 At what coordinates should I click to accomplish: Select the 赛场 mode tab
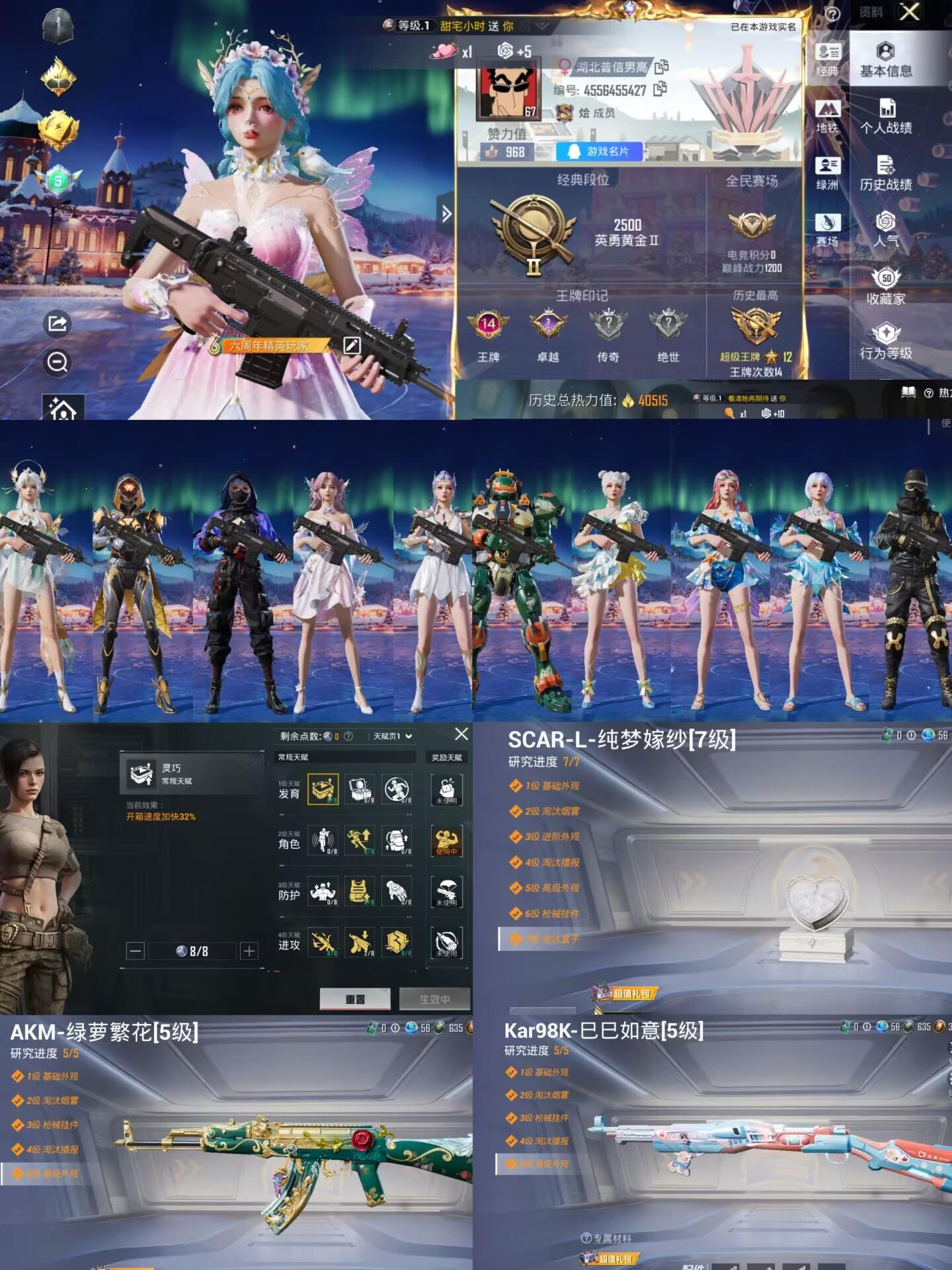tap(827, 230)
